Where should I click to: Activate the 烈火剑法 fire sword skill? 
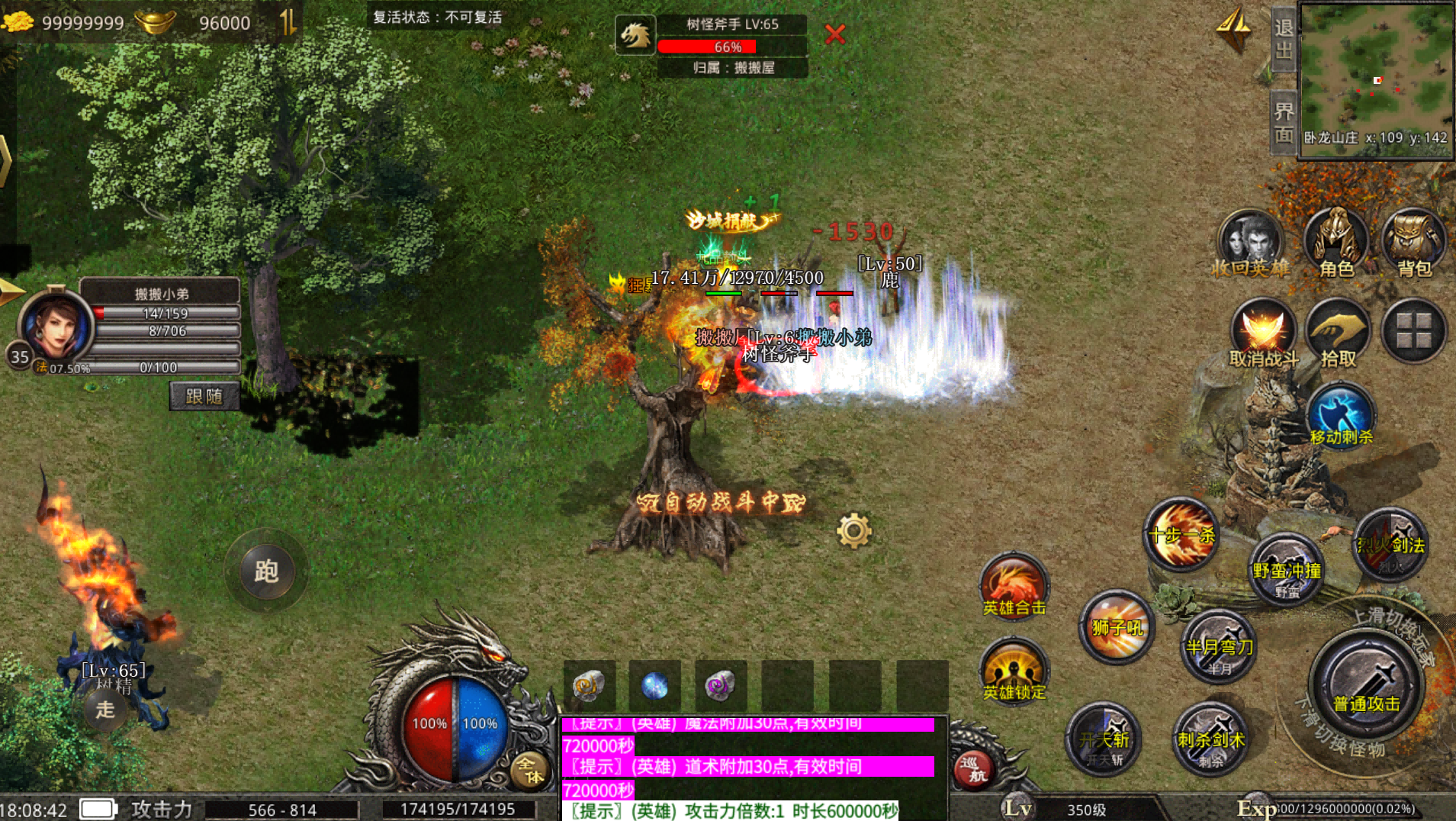tap(1390, 545)
